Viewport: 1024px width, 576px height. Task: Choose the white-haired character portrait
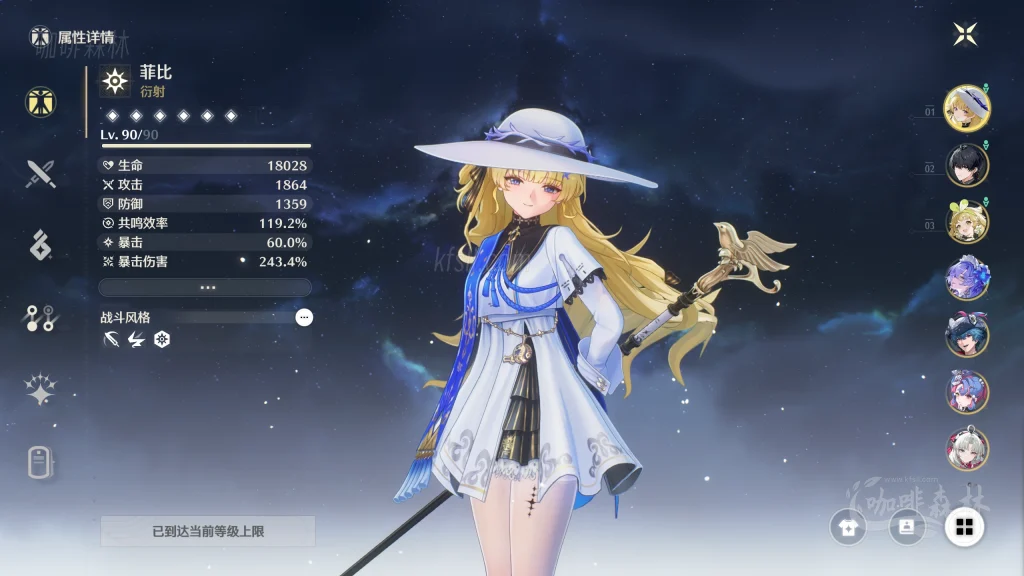pyautogui.click(x=967, y=449)
